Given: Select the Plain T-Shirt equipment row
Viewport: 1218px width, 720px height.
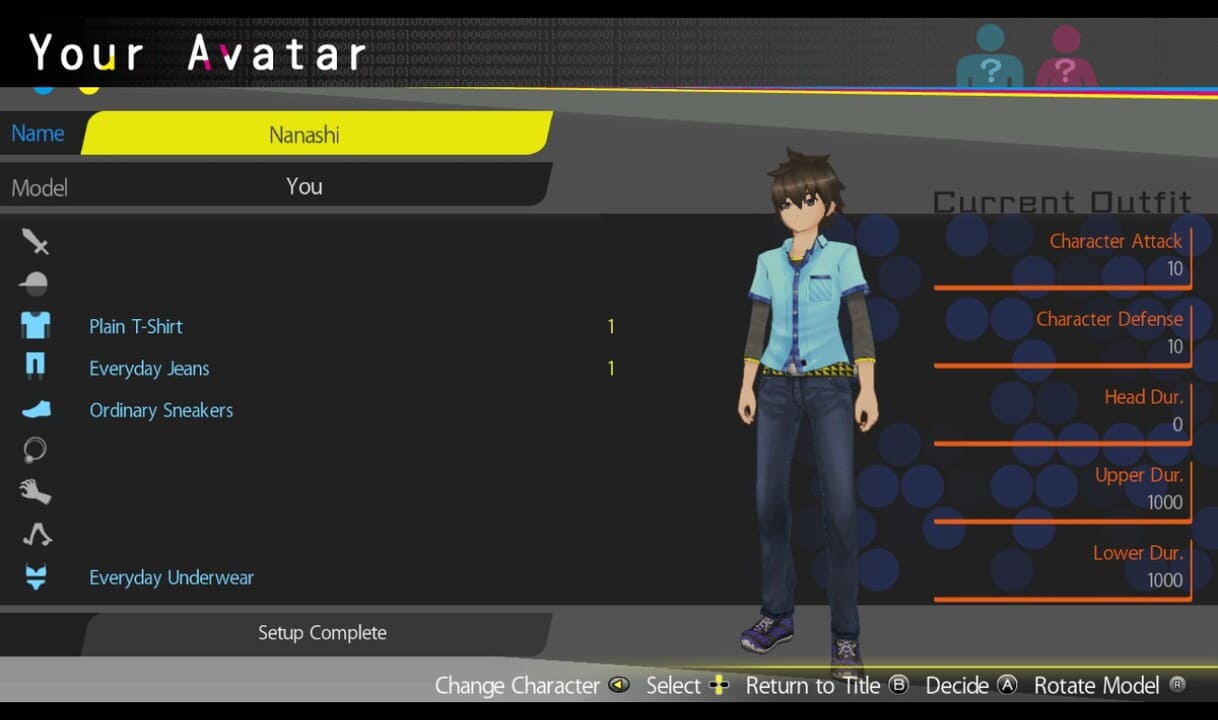Looking at the screenshot, I should 136,327.
